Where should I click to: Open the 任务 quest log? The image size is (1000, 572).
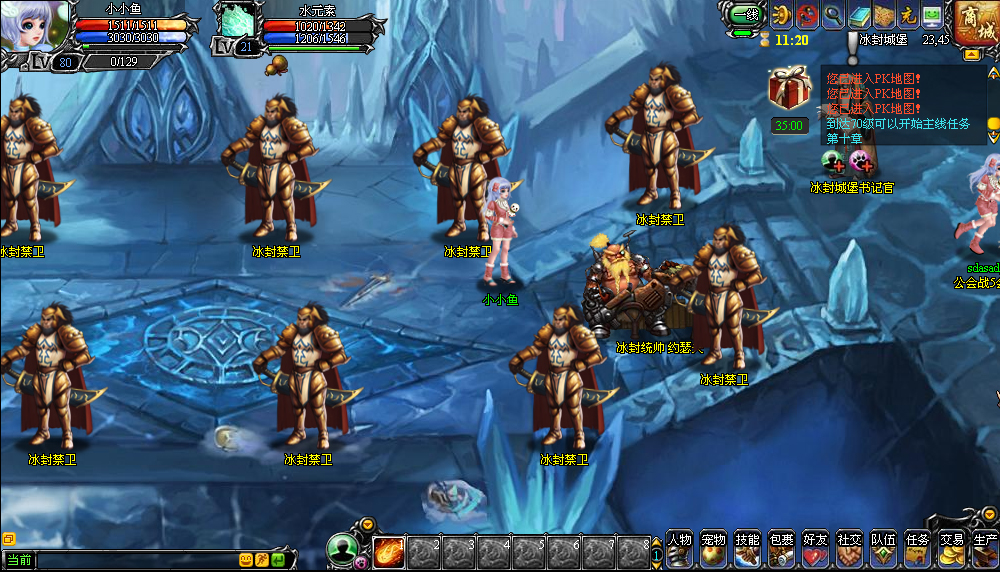point(917,548)
